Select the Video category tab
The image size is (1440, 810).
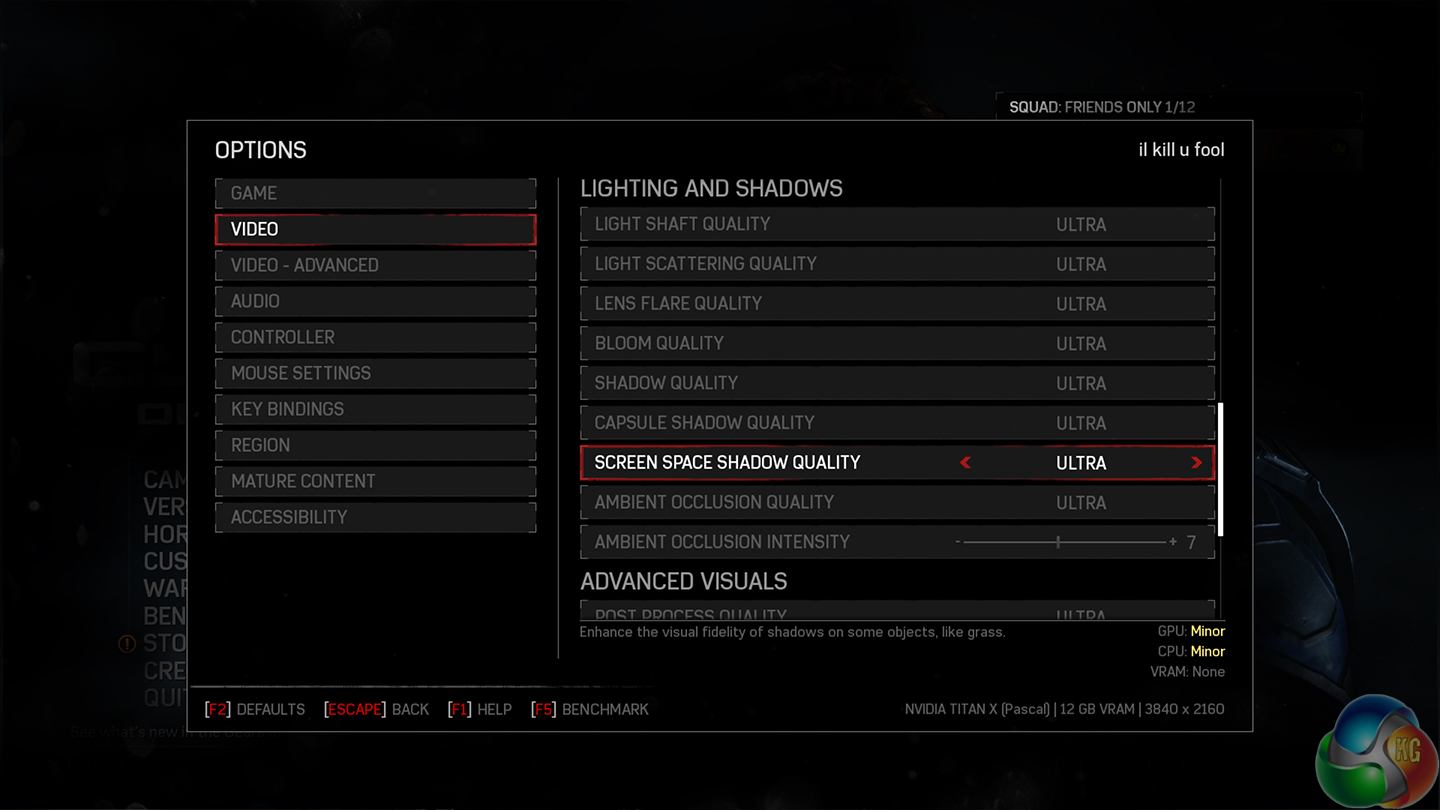[x=375, y=229]
